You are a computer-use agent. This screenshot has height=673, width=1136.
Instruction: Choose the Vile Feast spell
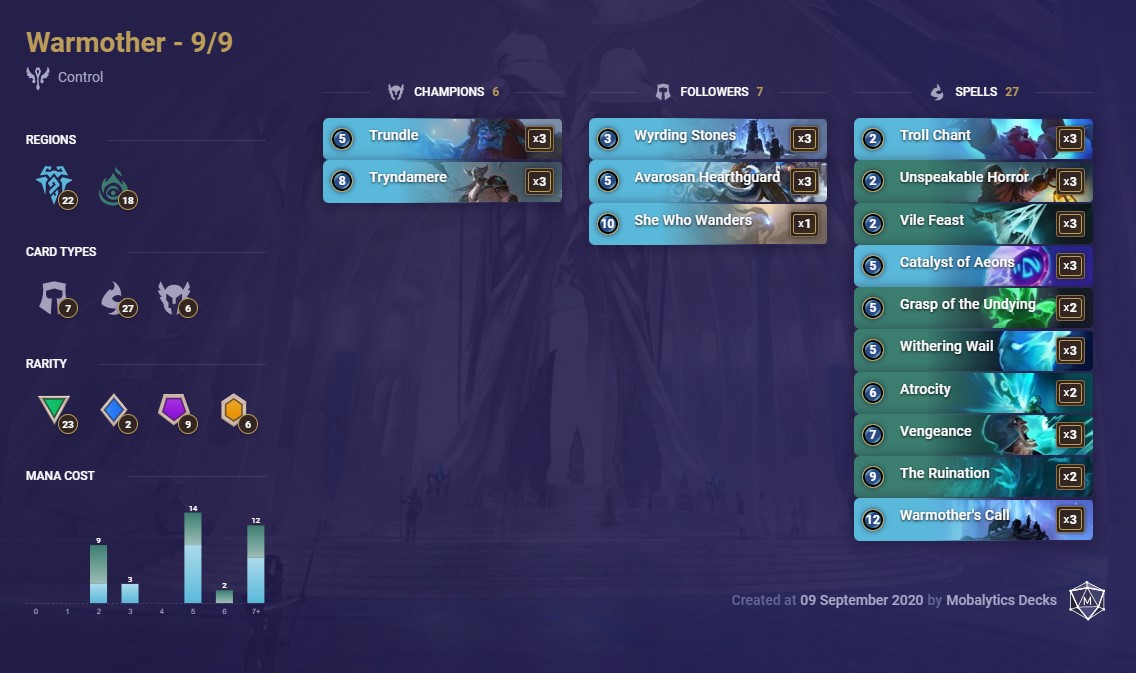[x=972, y=223]
